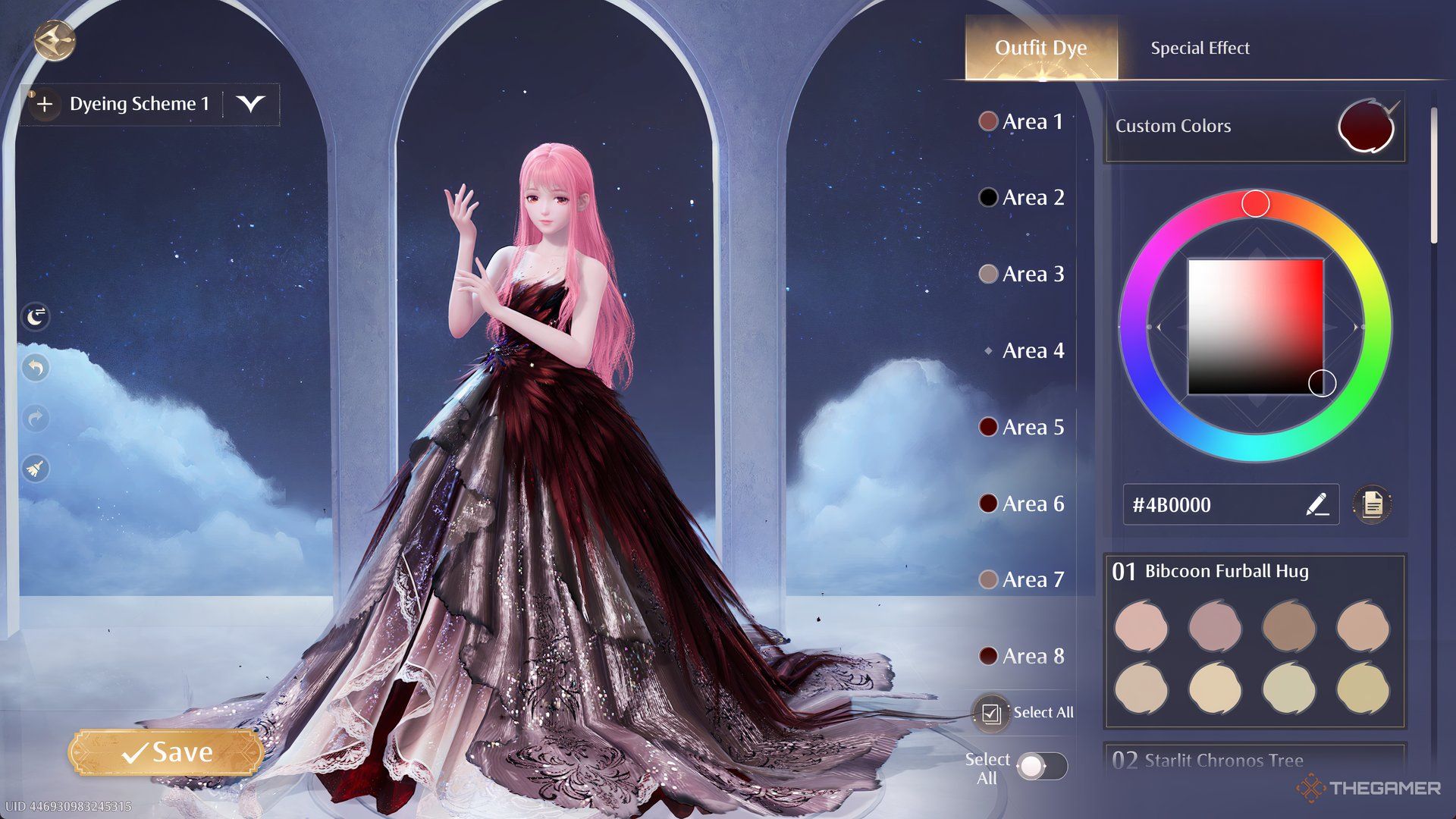Clear dyes with the broom icon
The height and width of the screenshot is (819, 1456).
36,469
